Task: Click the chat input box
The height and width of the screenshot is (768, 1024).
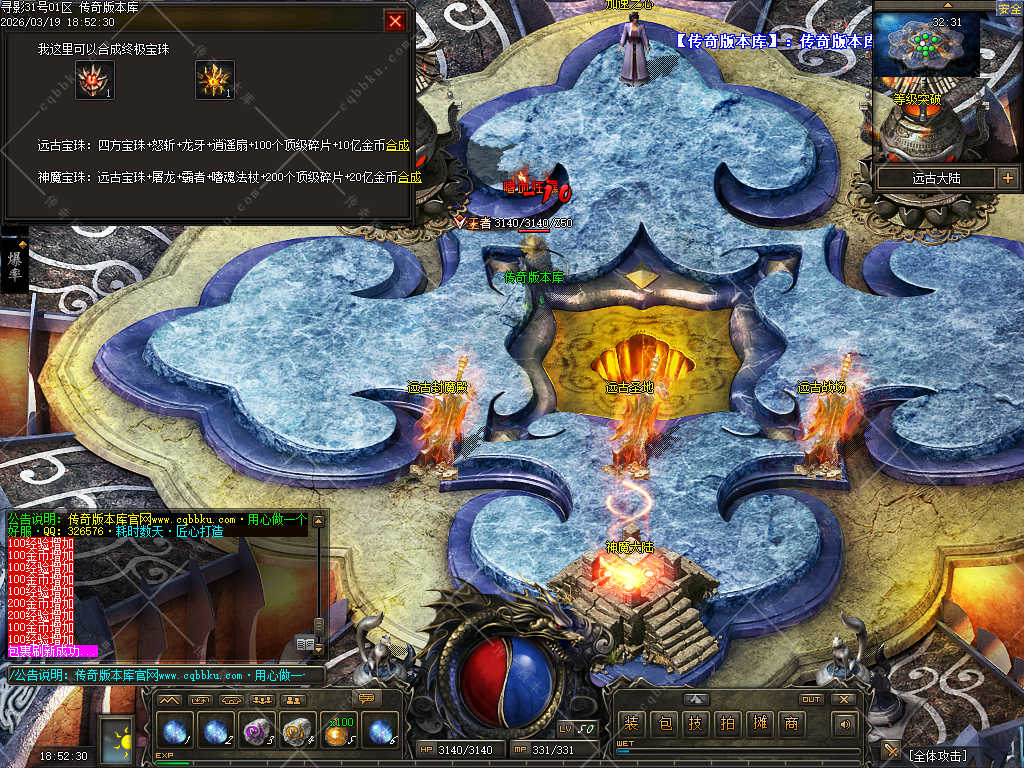Action: click(x=165, y=676)
